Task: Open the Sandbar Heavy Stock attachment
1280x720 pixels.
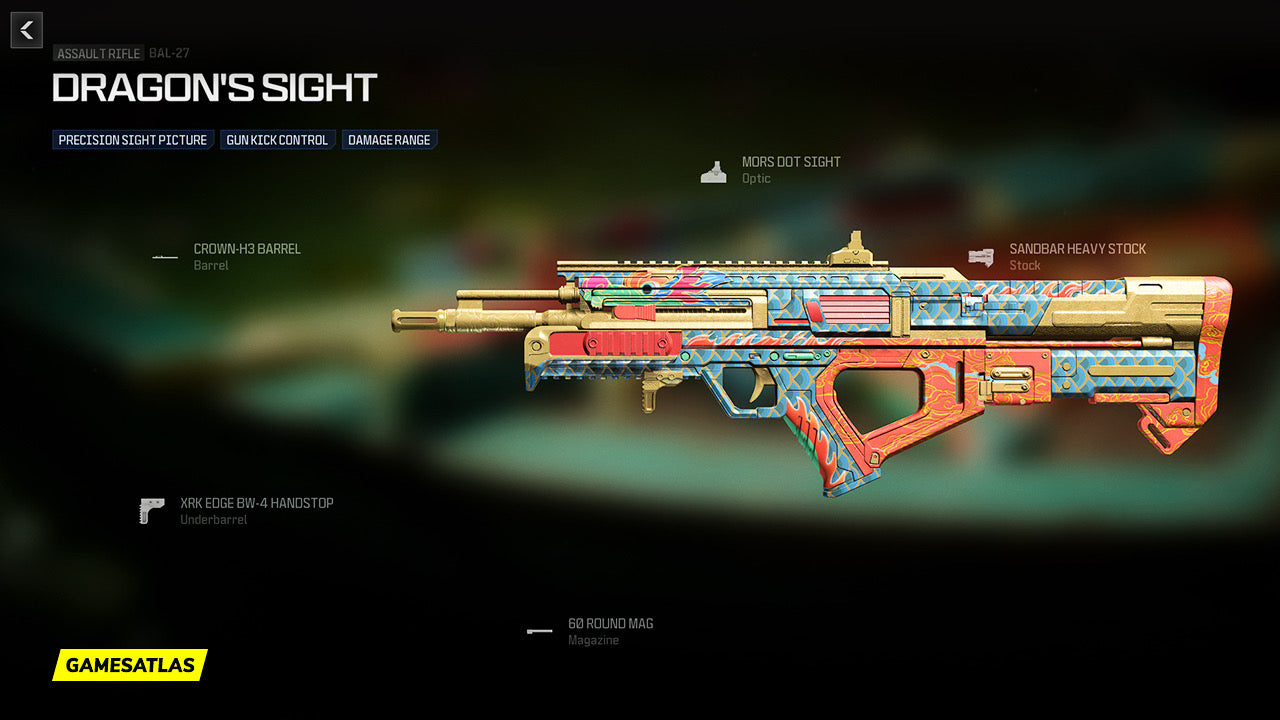Action: (1076, 249)
